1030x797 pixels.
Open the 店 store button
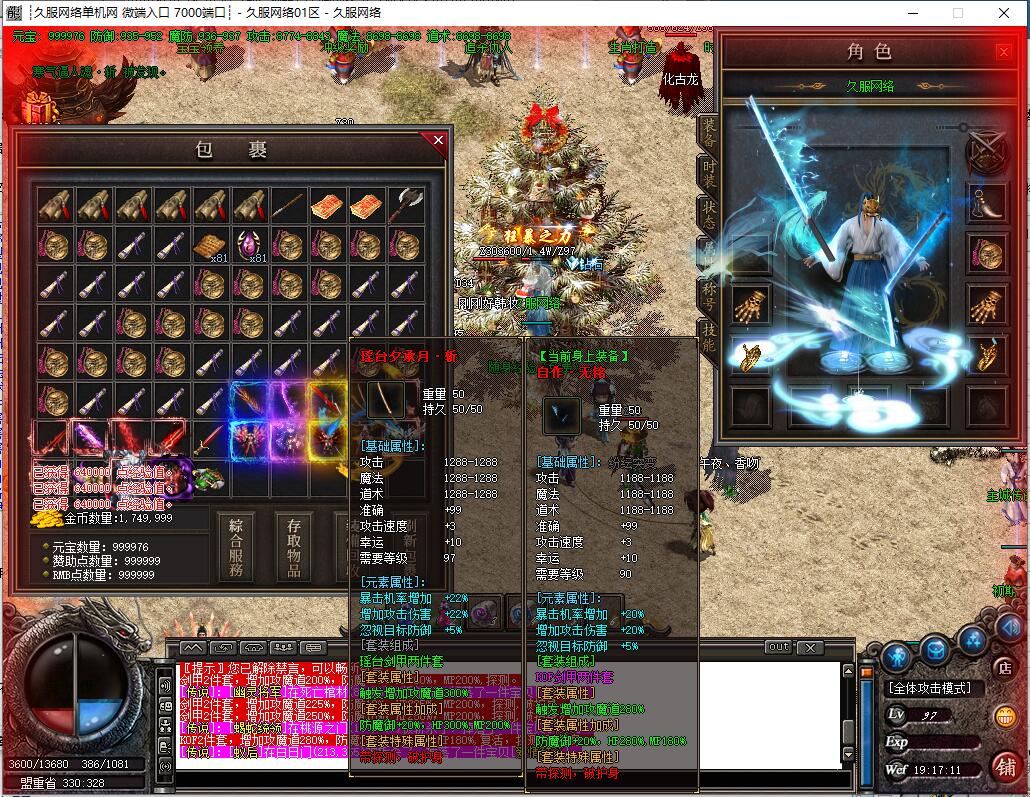[x=1006, y=666]
